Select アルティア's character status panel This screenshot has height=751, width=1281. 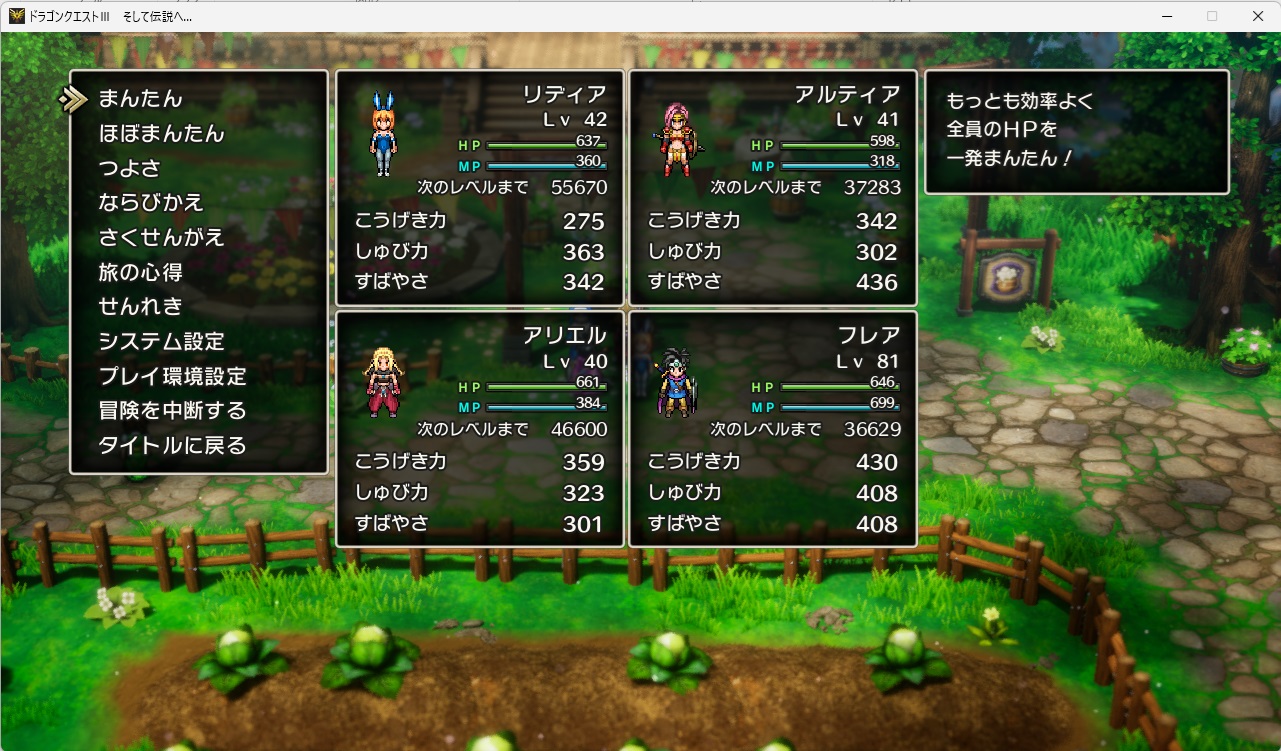click(772, 187)
